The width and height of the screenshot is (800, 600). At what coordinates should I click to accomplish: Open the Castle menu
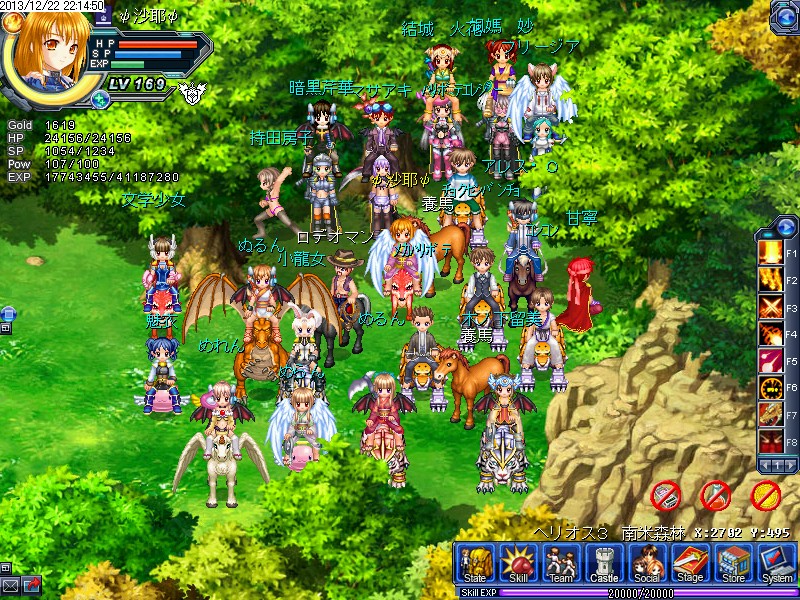tap(604, 565)
